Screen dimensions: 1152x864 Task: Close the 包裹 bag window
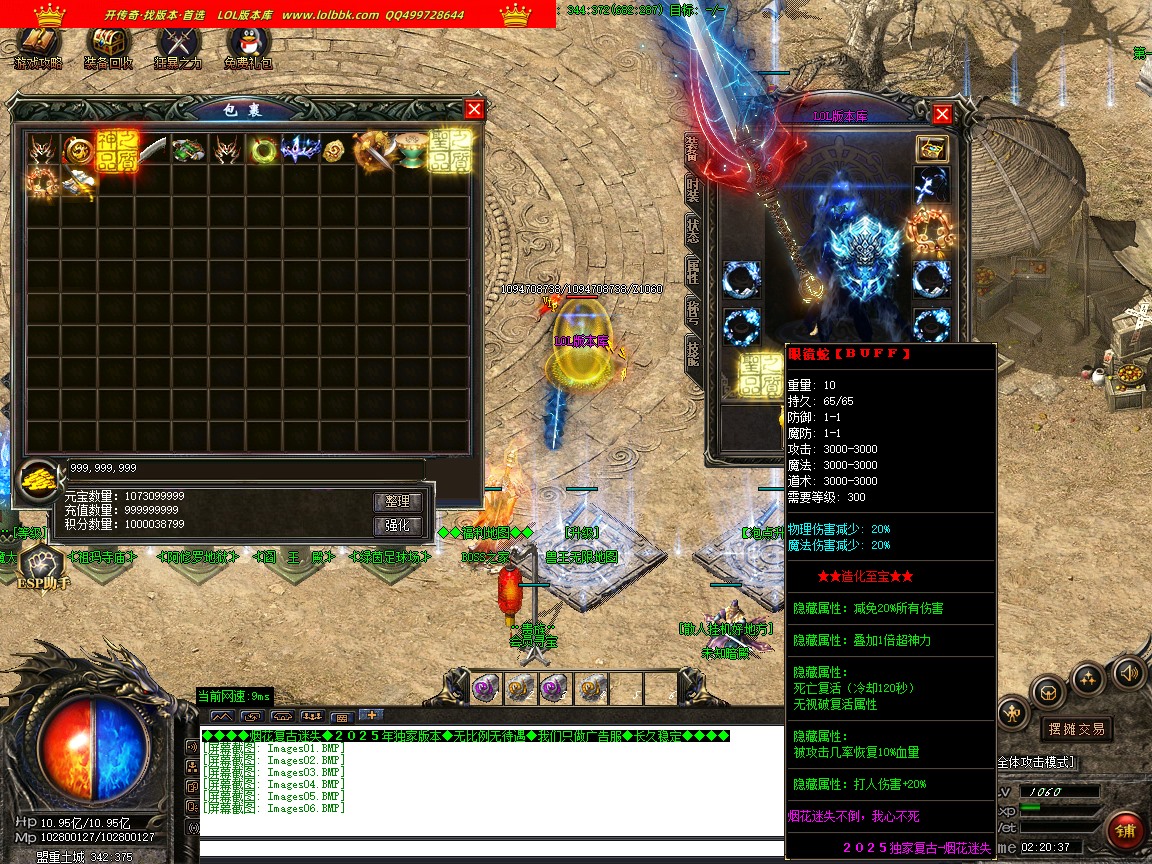coord(474,110)
